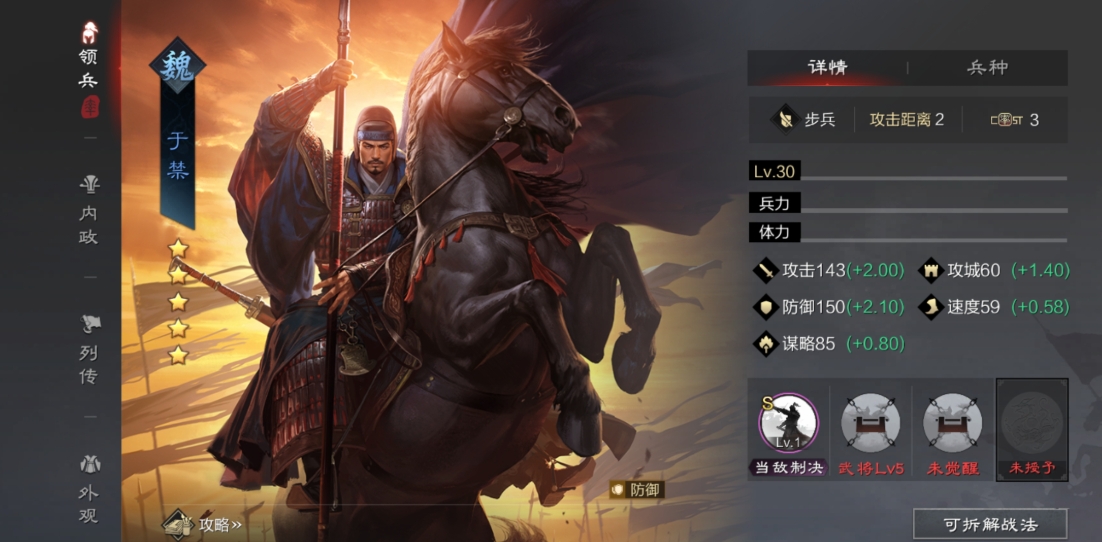Show the 列传 biography section
This screenshot has height=542, width=1102.
point(89,350)
